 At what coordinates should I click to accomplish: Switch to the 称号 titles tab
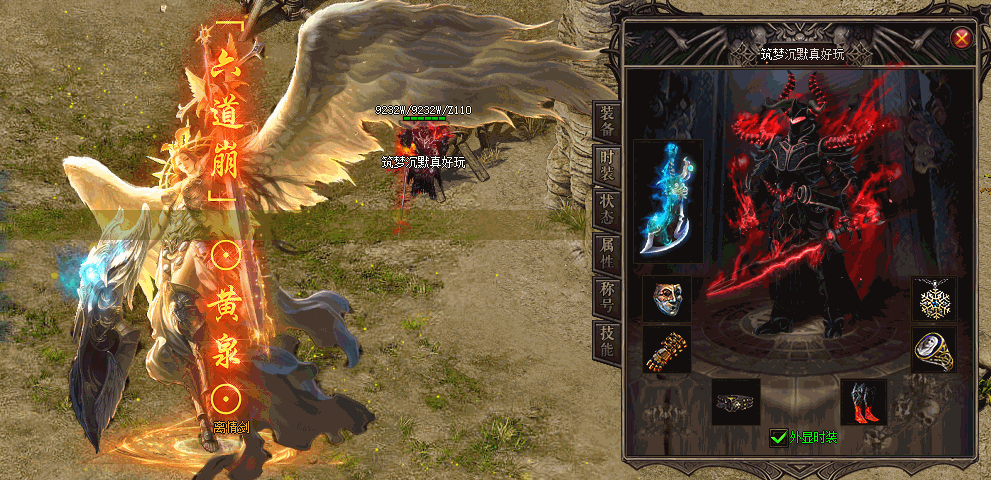[607, 296]
